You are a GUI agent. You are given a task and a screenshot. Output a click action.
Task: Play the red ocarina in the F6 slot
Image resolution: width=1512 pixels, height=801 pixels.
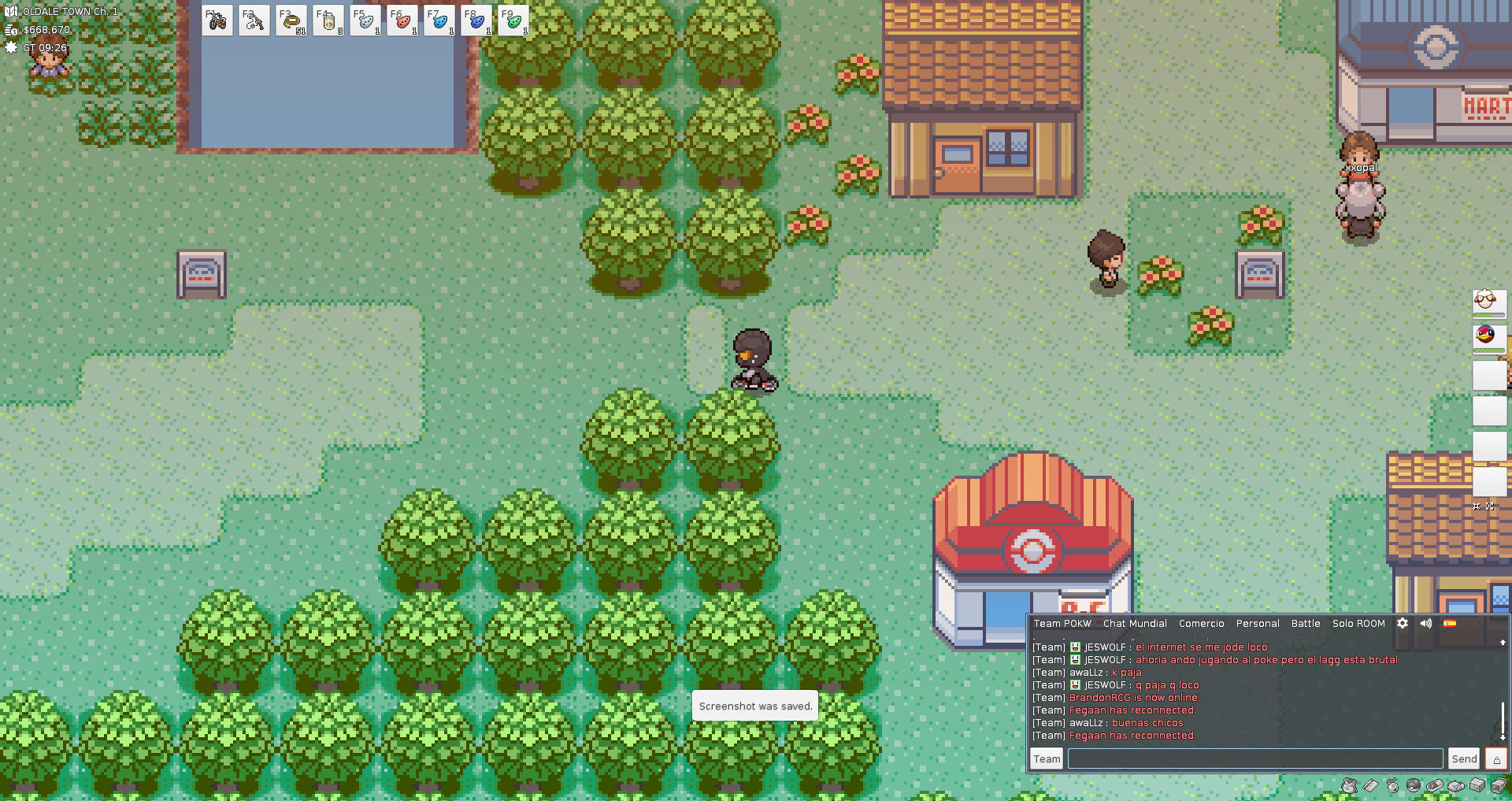click(402, 21)
